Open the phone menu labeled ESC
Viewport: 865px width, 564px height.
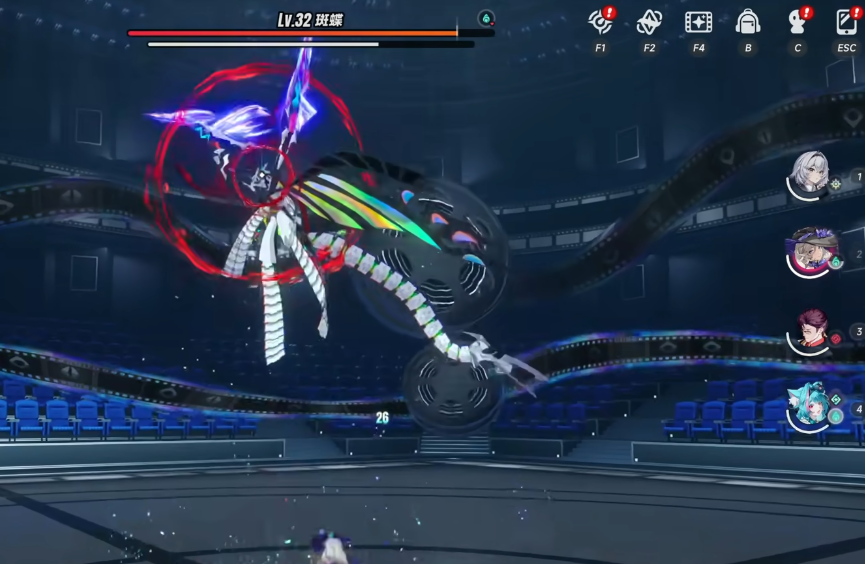click(x=846, y=22)
